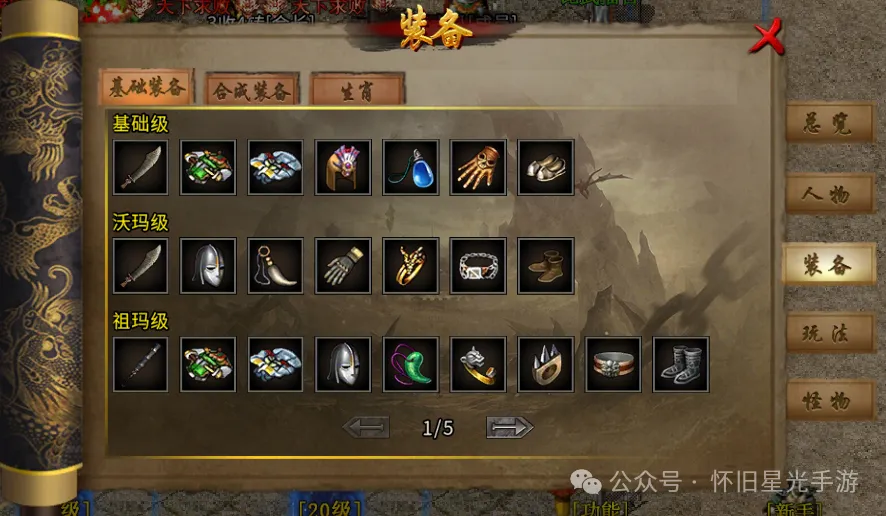Click the left arrow for previous page
Screen dimensions: 886x516
[x=365, y=427]
